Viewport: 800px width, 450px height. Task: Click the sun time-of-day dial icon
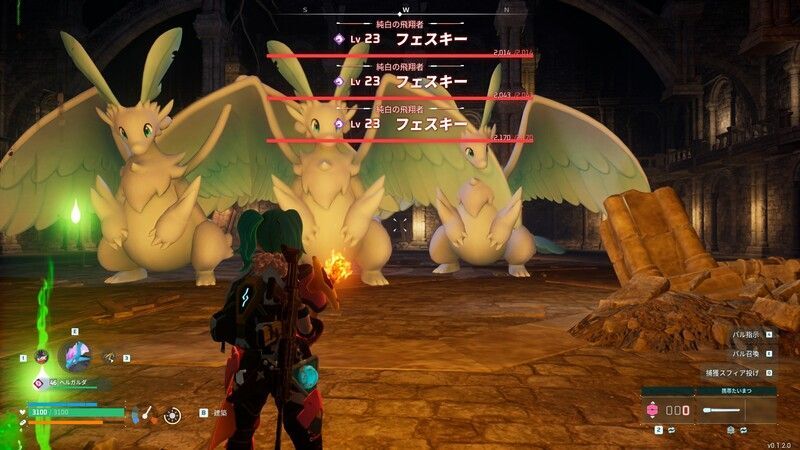(x=173, y=412)
